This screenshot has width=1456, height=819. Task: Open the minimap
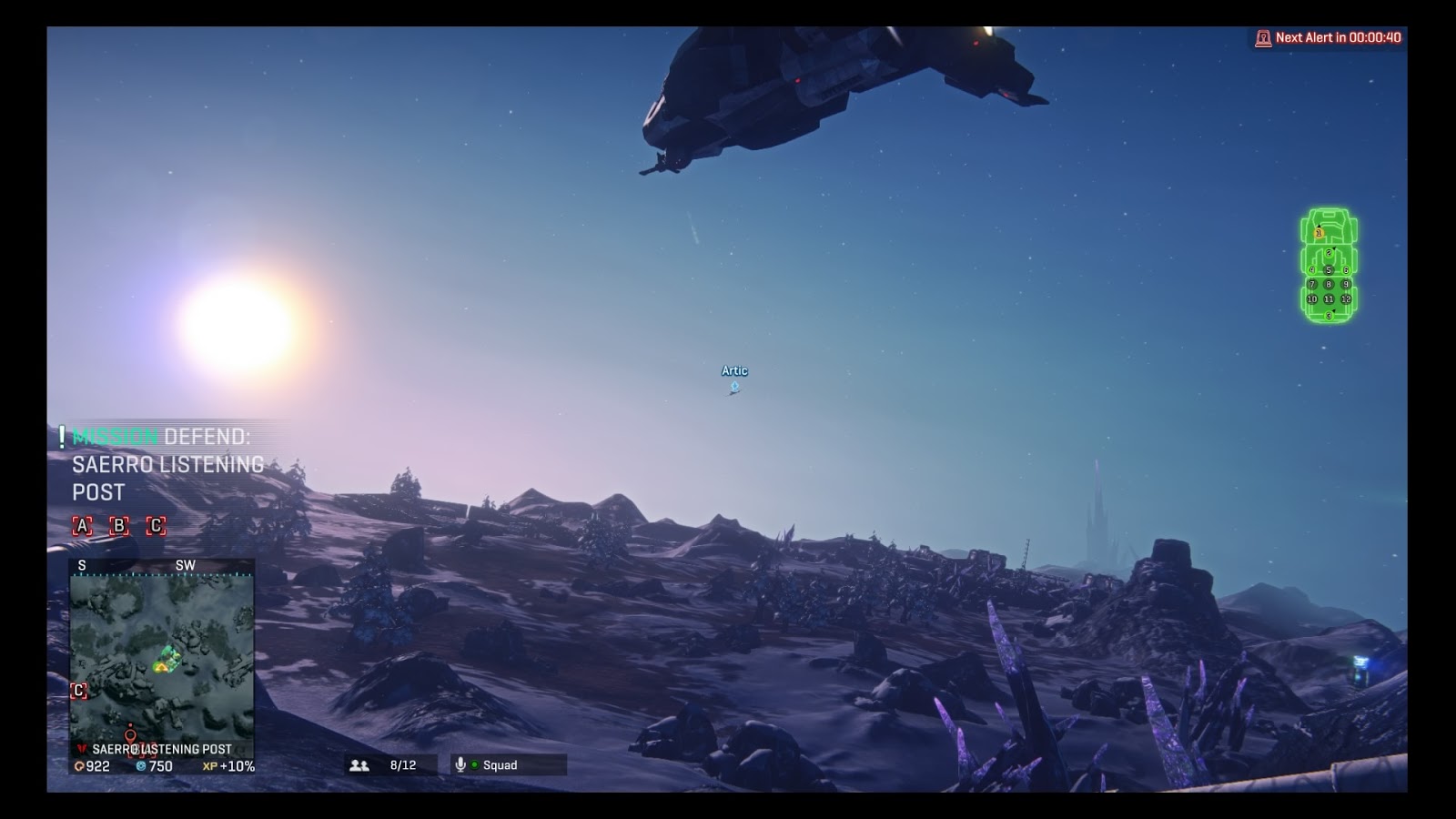click(162, 655)
